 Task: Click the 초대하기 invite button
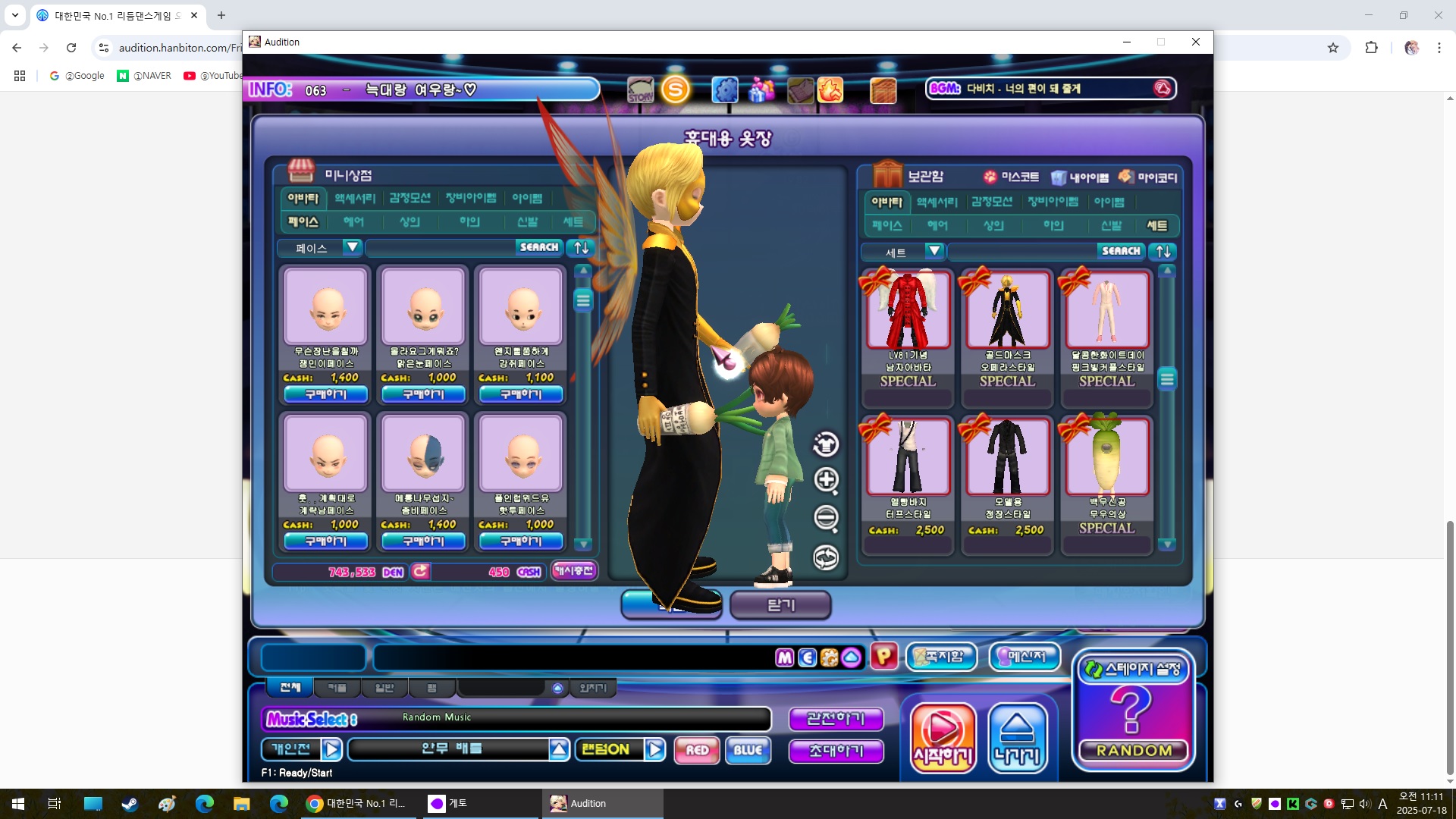pos(836,751)
